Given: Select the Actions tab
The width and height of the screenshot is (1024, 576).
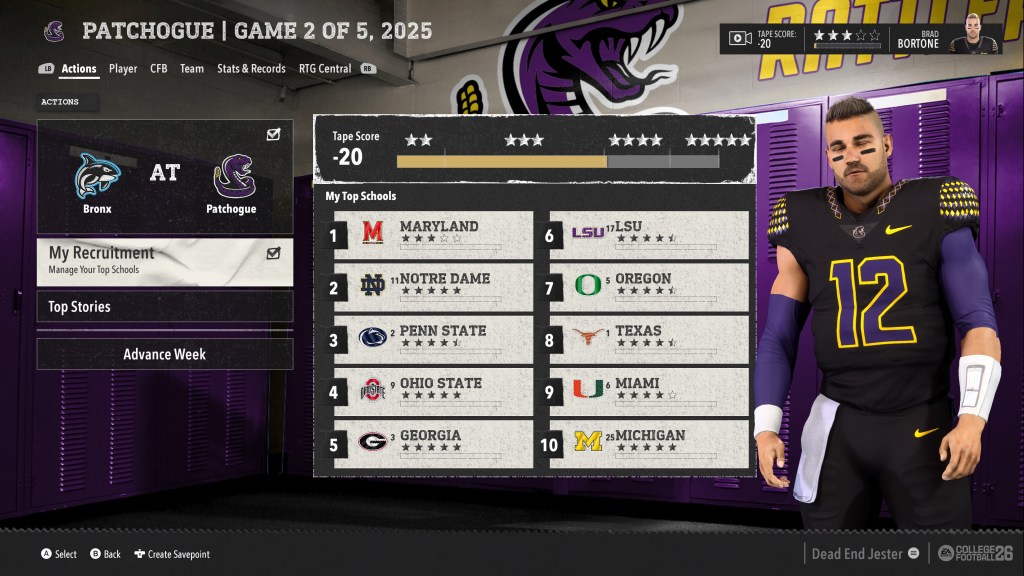Looking at the screenshot, I should point(79,69).
